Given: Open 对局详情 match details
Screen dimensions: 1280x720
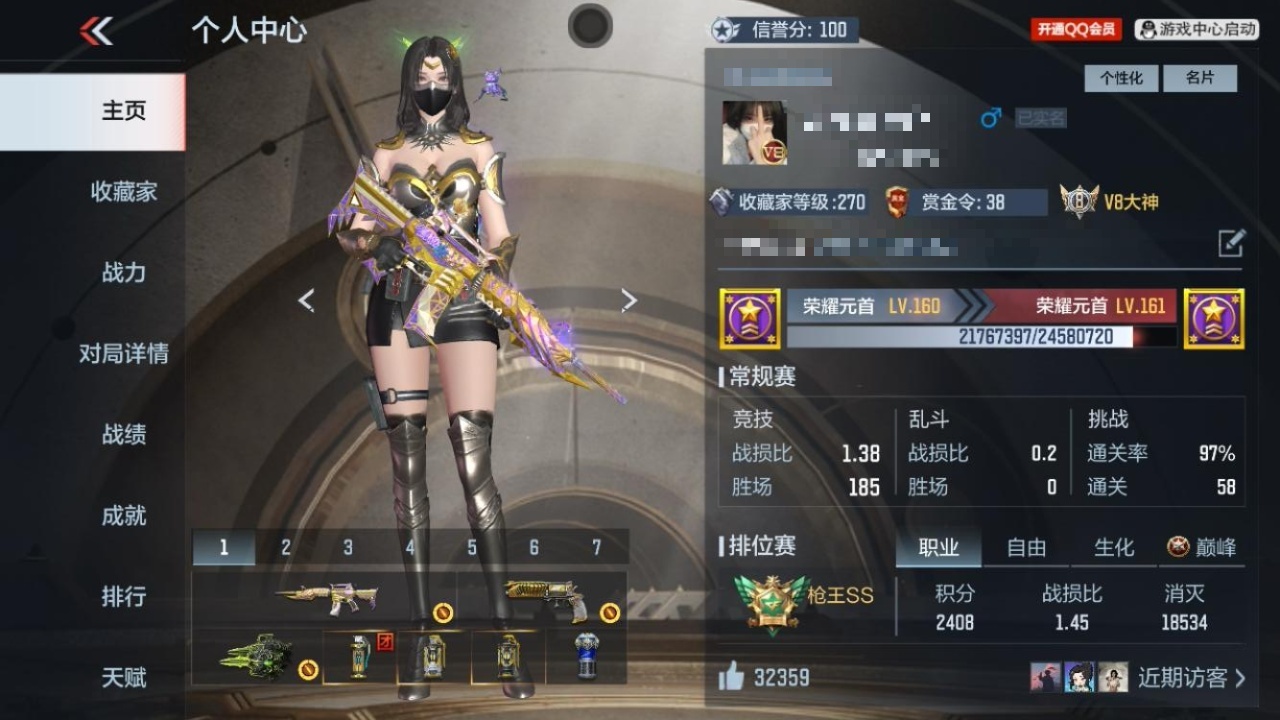Looking at the screenshot, I should pos(123,353).
